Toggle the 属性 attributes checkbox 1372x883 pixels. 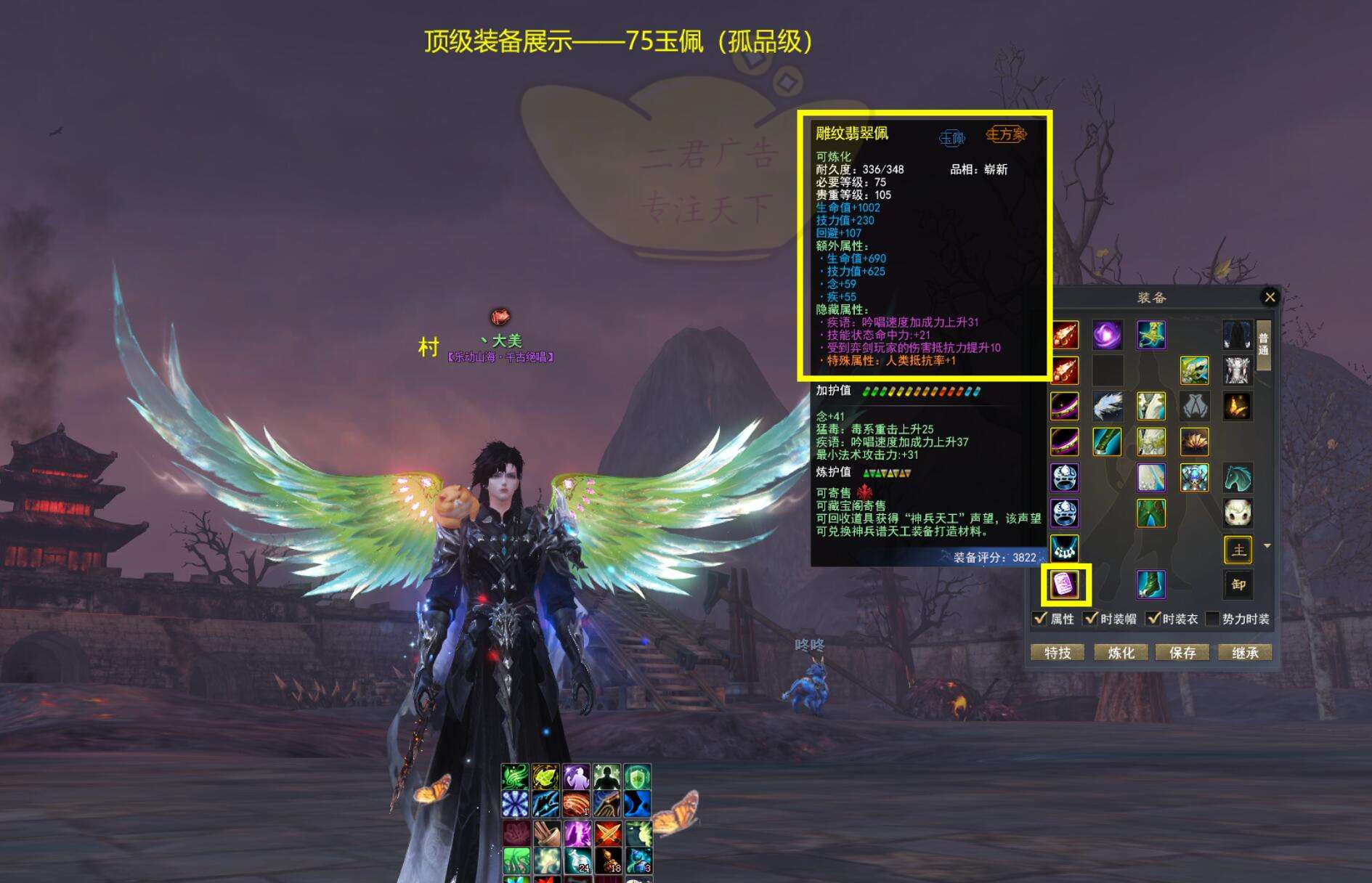(x=1040, y=619)
